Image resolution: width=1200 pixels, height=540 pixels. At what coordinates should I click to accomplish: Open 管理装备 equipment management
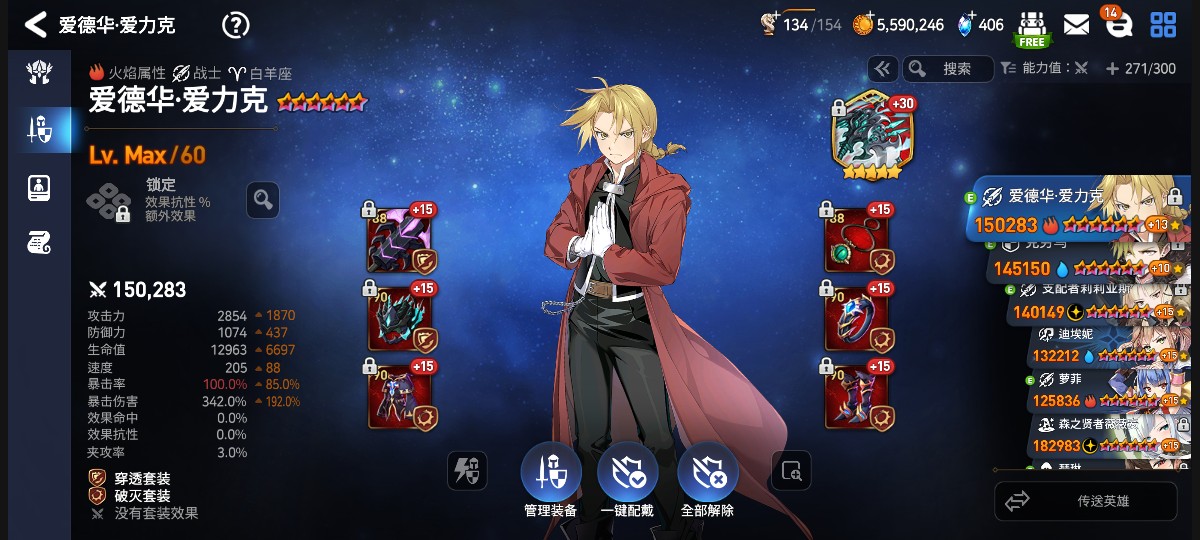pyautogui.click(x=550, y=478)
